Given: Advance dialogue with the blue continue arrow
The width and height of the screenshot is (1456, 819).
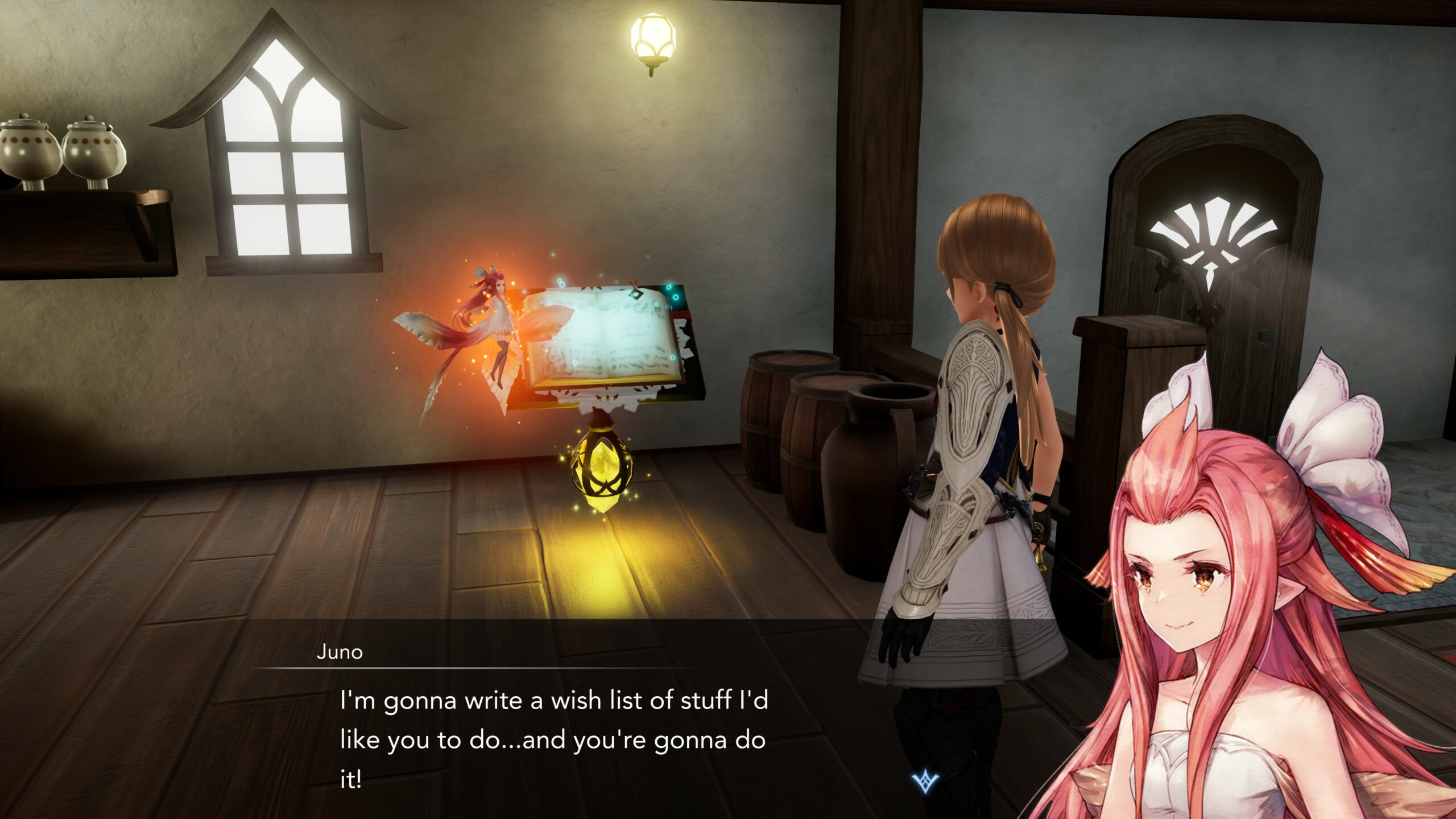Looking at the screenshot, I should [x=925, y=781].
